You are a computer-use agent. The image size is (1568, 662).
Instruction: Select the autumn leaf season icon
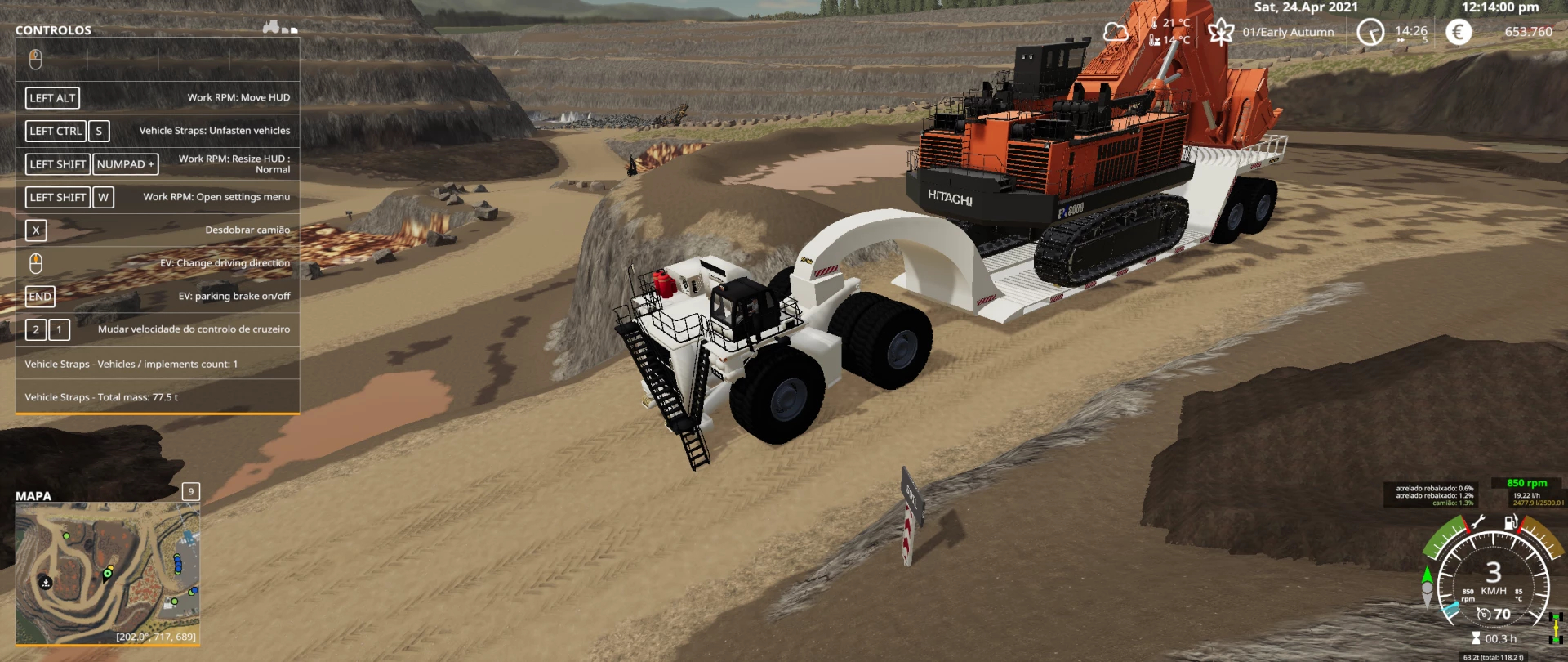[1221, 32]
